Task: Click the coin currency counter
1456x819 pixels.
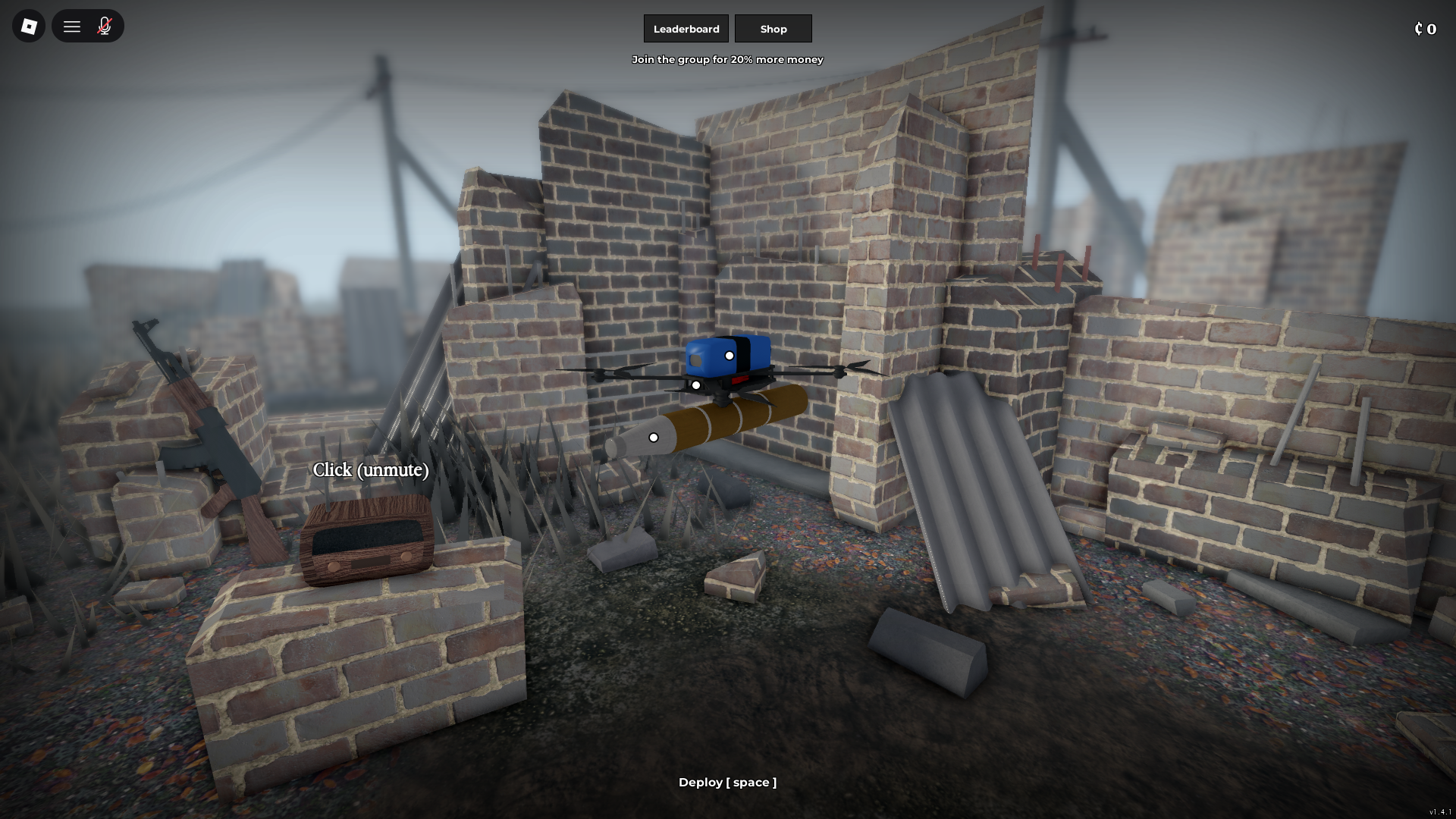Action: [1426, 29]
